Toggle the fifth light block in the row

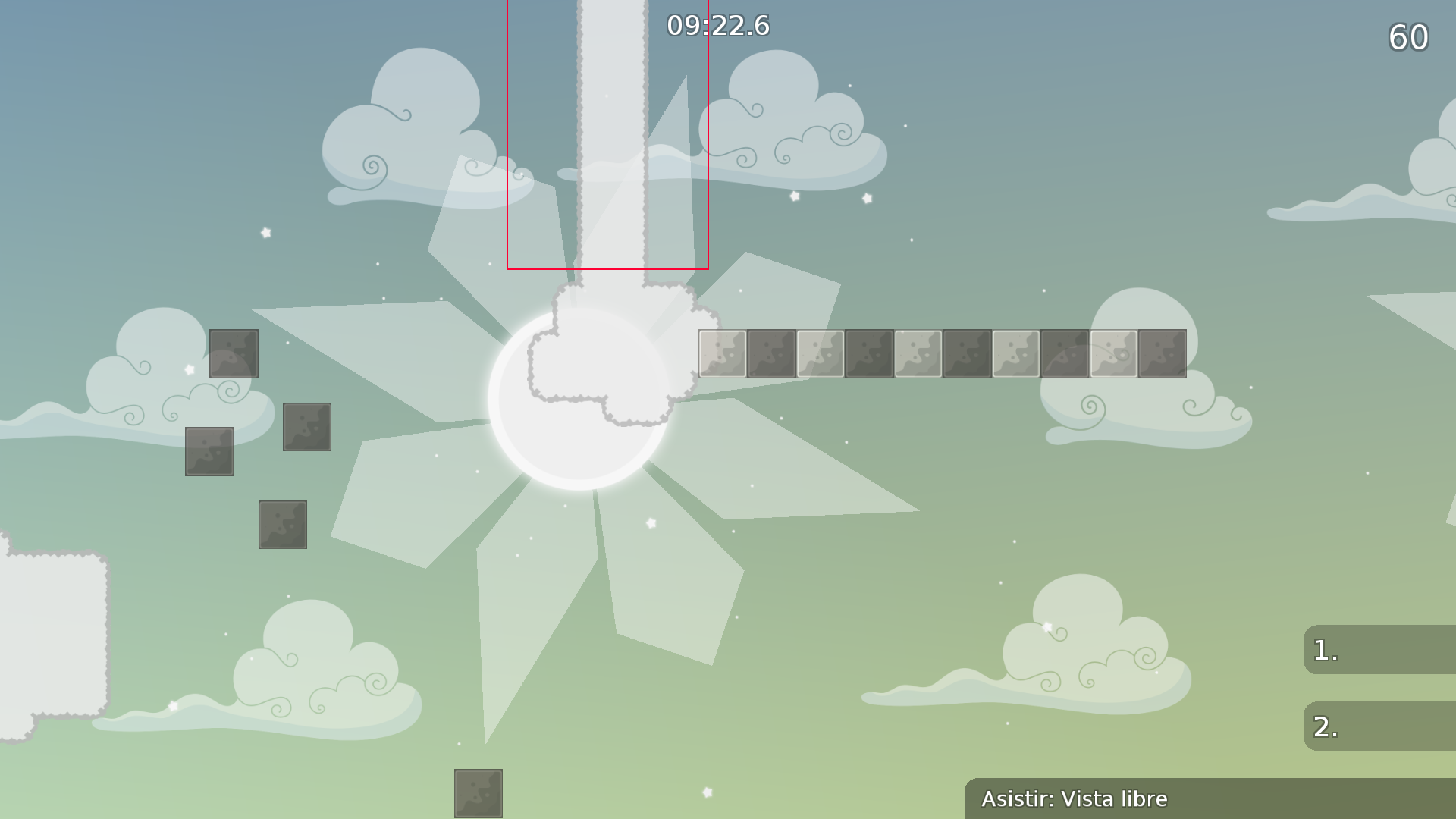click(1112, 354)
